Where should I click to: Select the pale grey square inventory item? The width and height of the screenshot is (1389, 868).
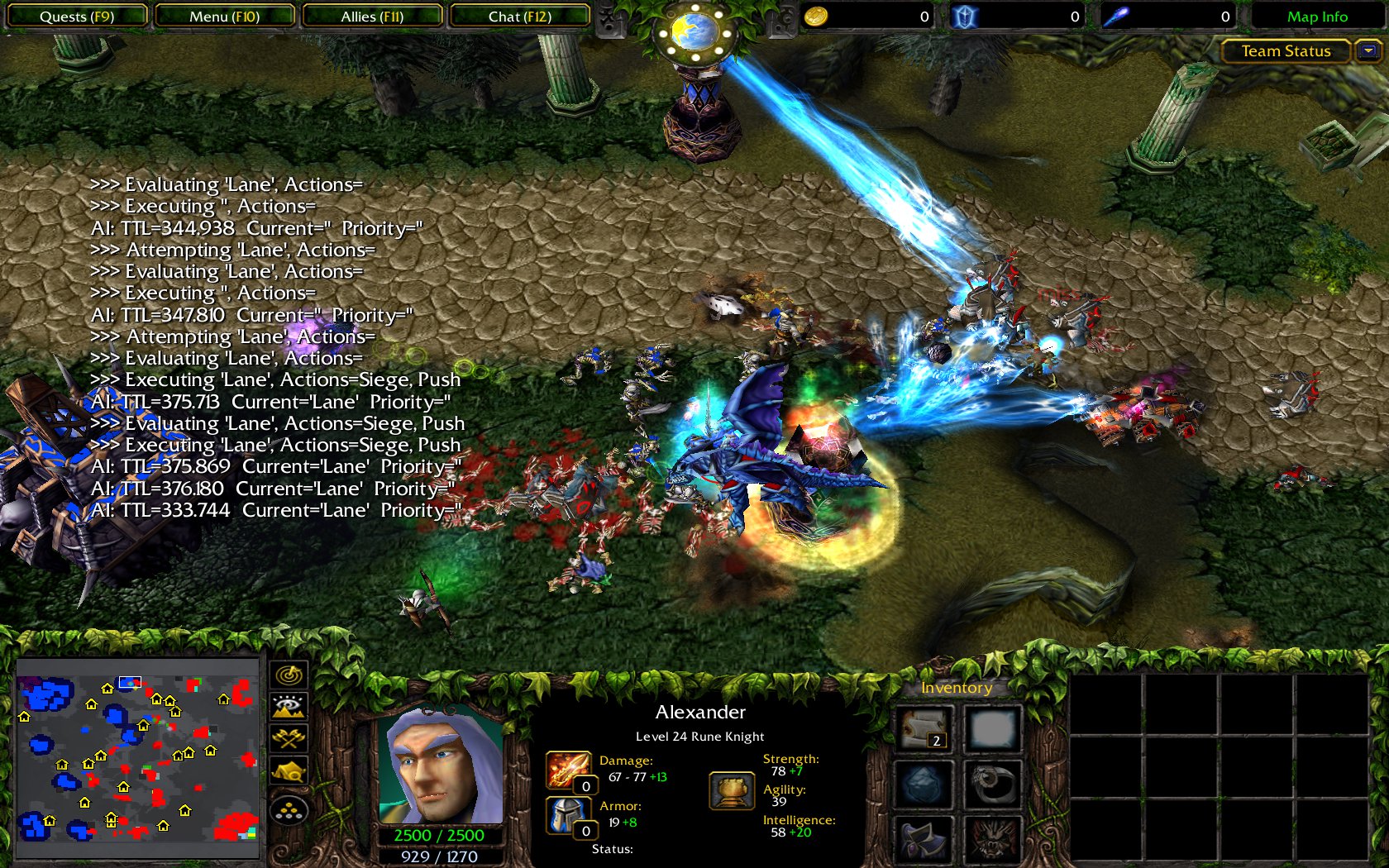[992, 728]
